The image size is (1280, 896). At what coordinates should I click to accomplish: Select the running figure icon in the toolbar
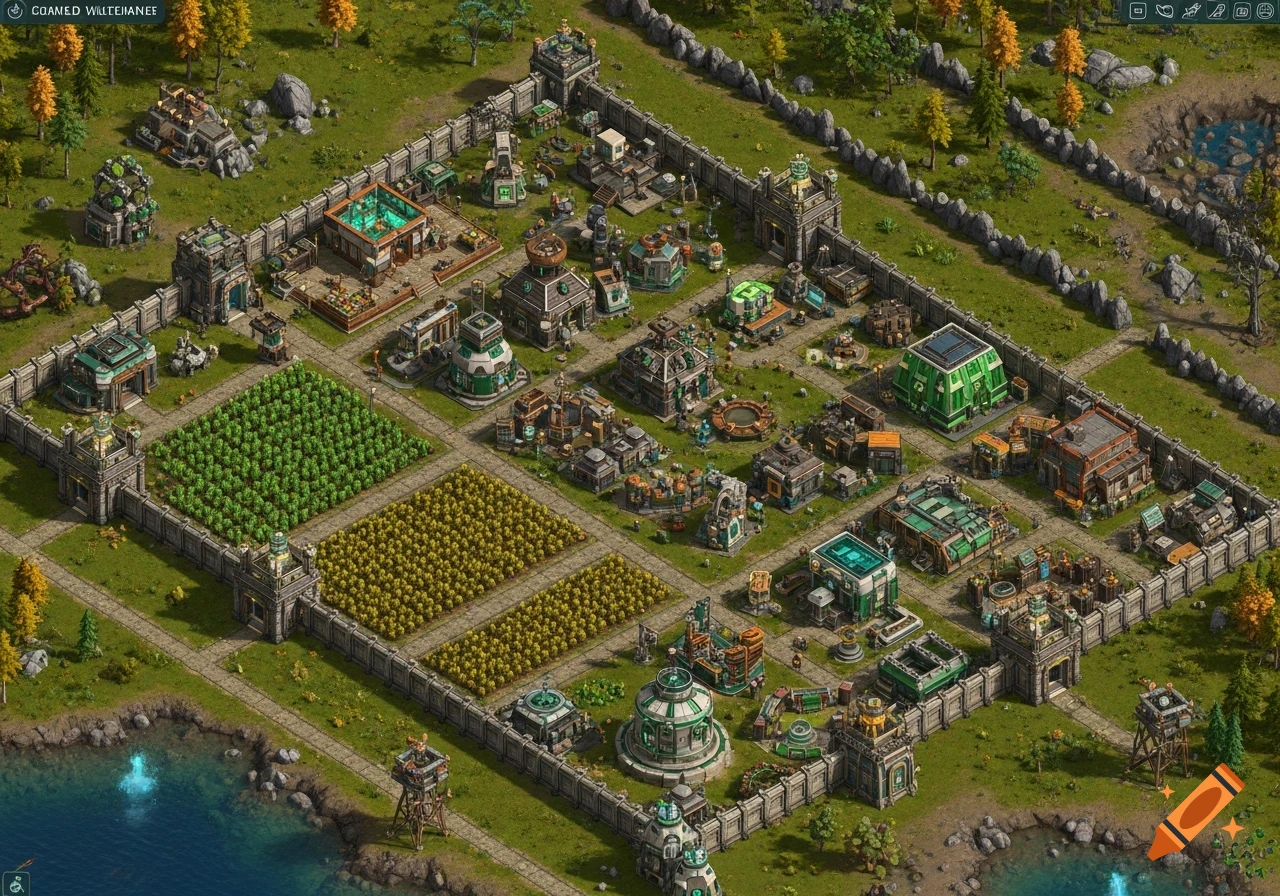click(1191, 11)
